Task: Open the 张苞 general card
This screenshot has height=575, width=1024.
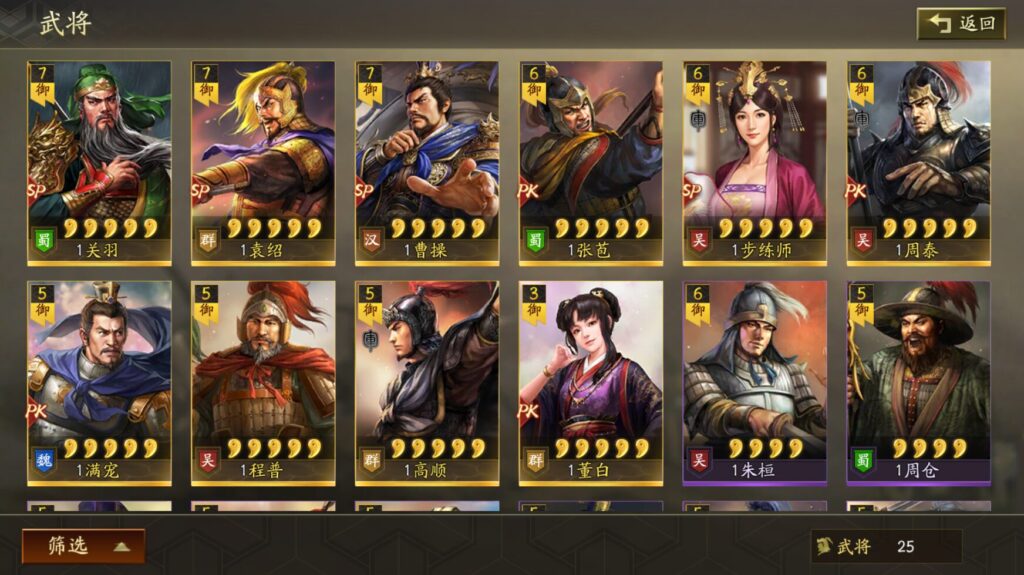Action: coord(591,160)
